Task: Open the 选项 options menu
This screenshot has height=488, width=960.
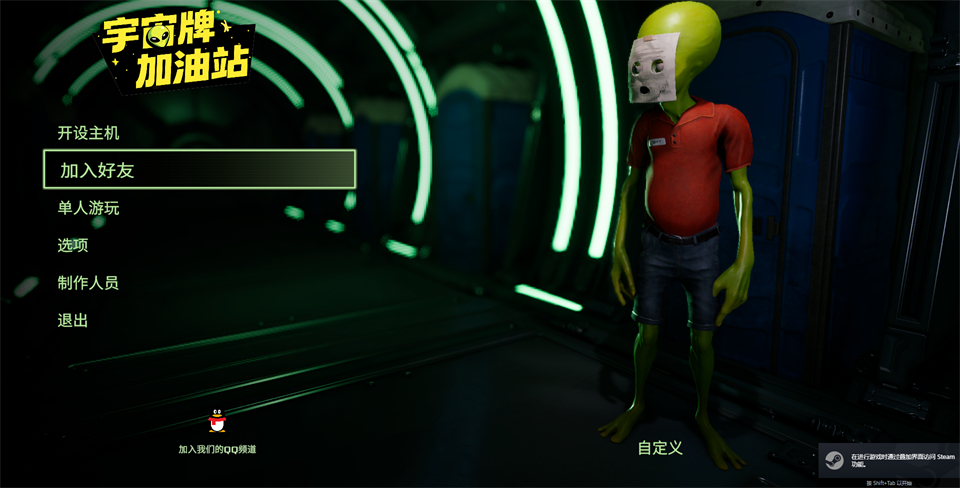Action: pos(73,245)
